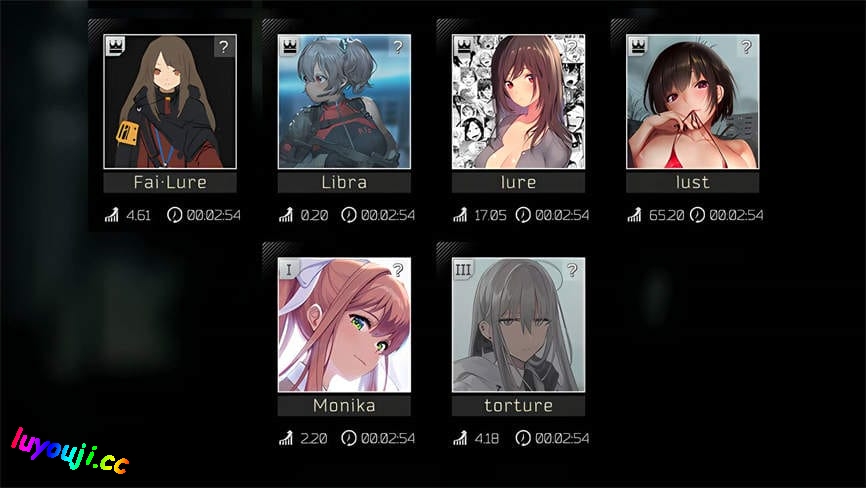Viewport: 866px width, 488px height.
Task: Open the question mark on torture's card
Action: coord(572,270)
